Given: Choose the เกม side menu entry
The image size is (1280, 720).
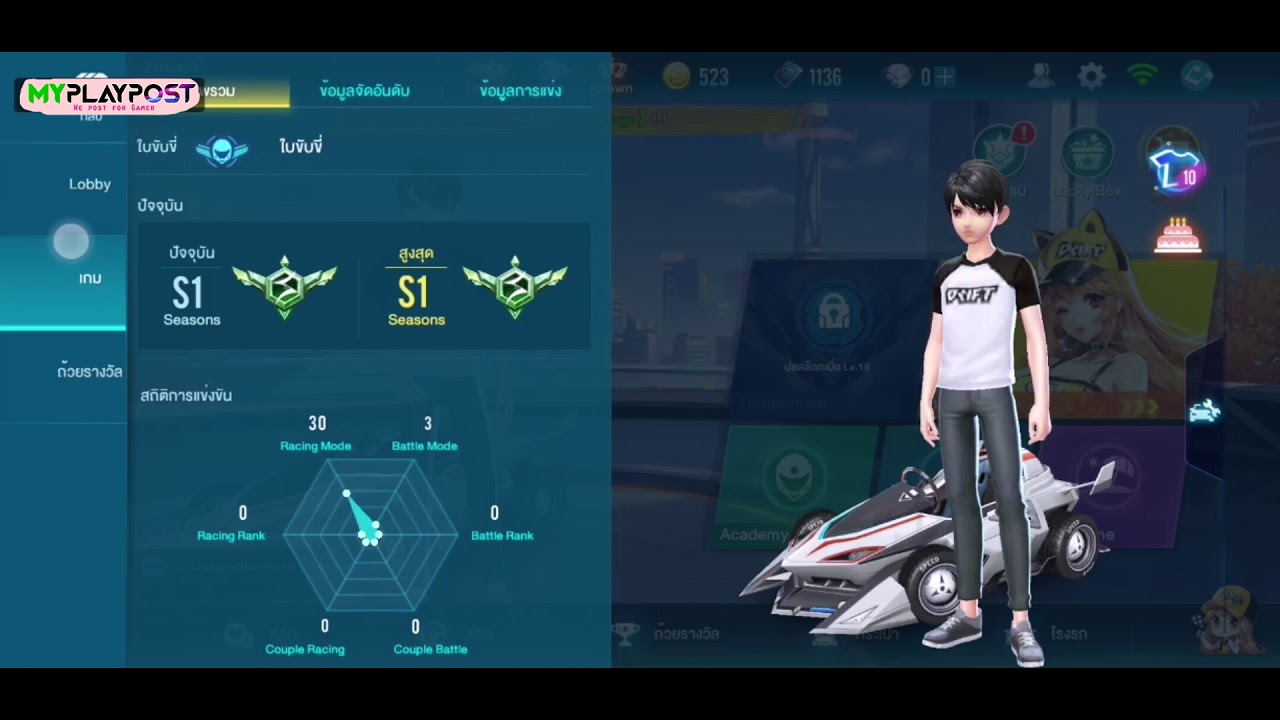Looking at the screenshot, I should click(89, 278).
